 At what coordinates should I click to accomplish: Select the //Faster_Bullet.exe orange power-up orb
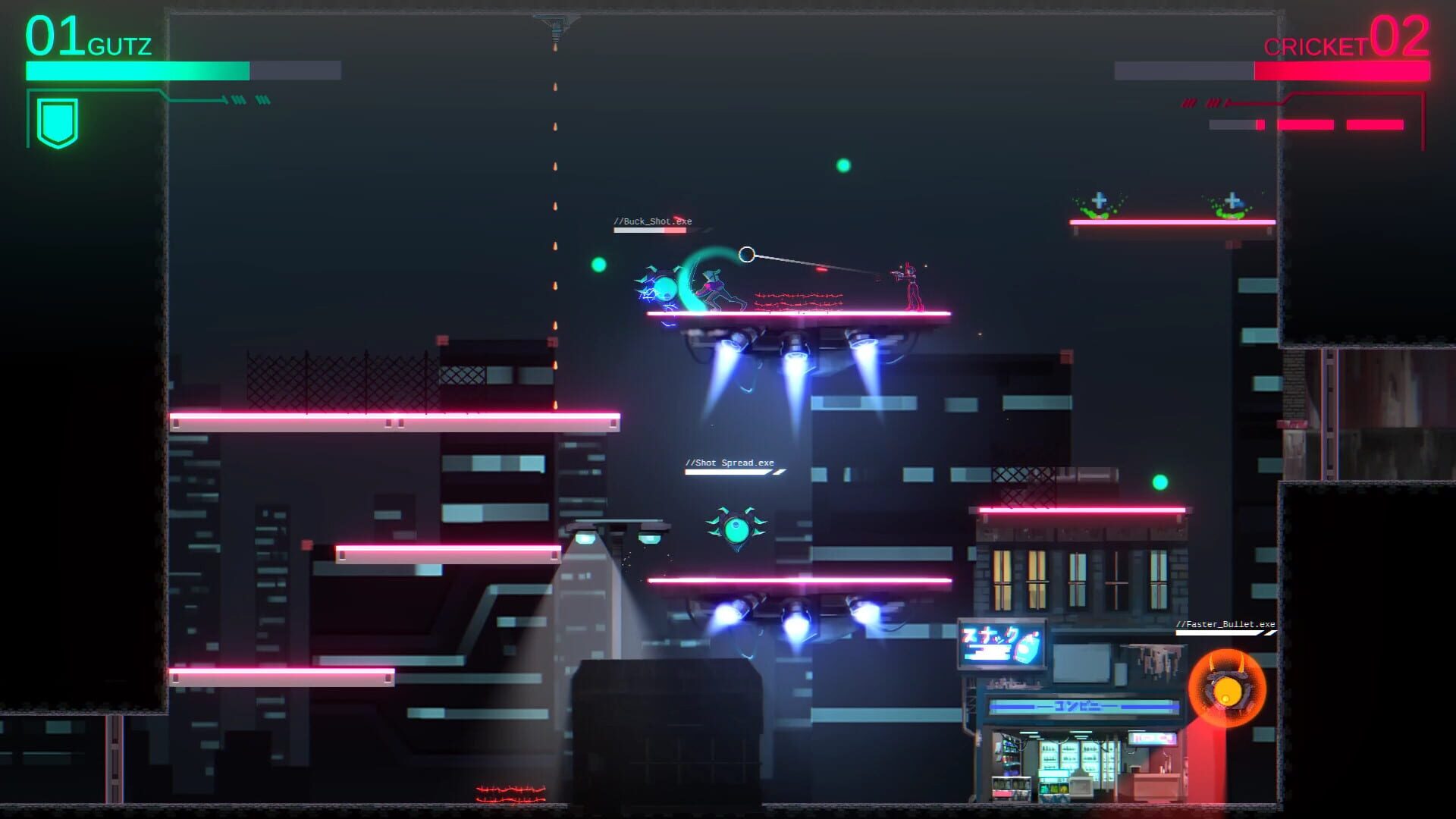tap(1228, 689)
